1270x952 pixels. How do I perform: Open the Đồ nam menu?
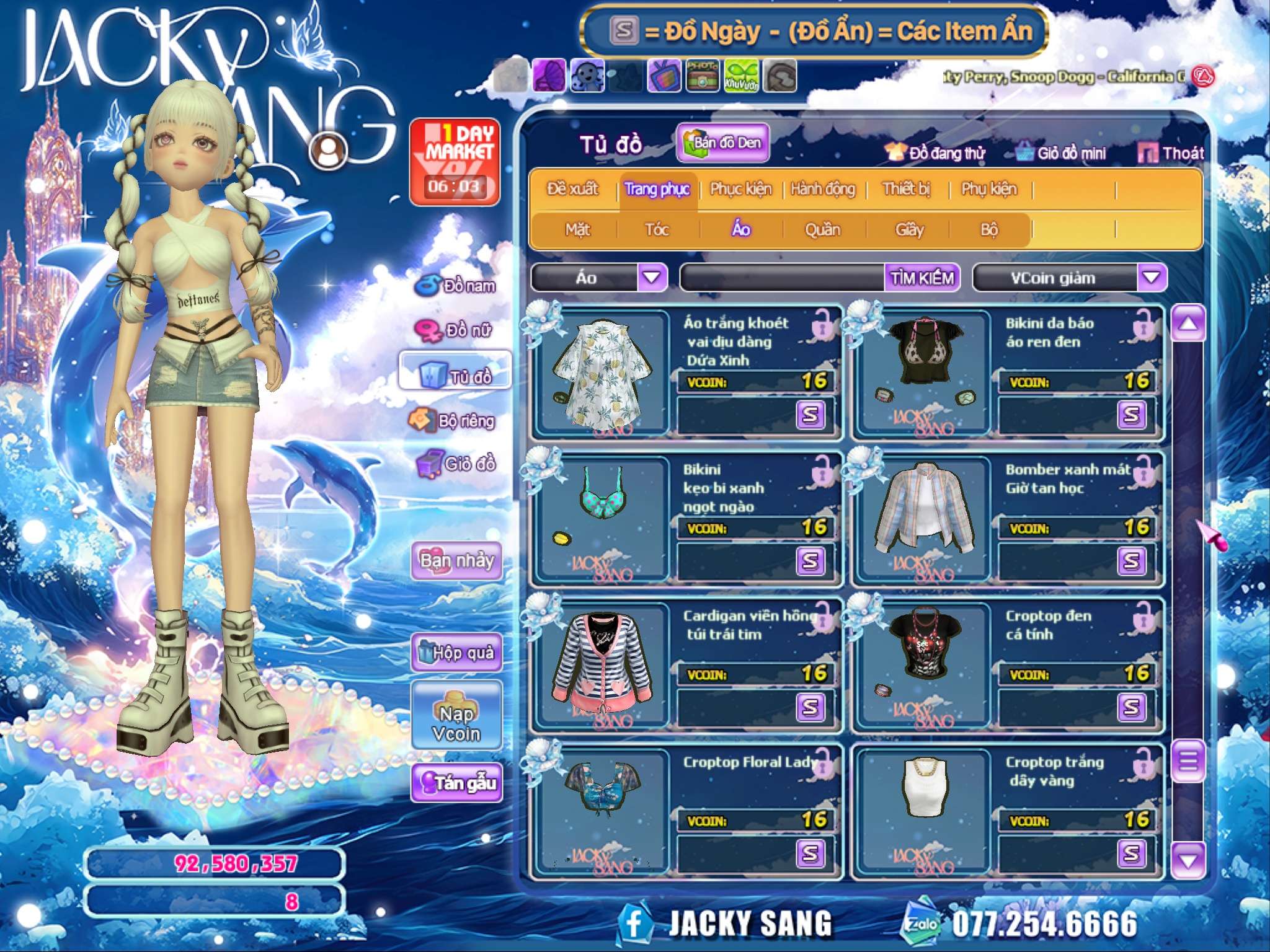point(458,286)
